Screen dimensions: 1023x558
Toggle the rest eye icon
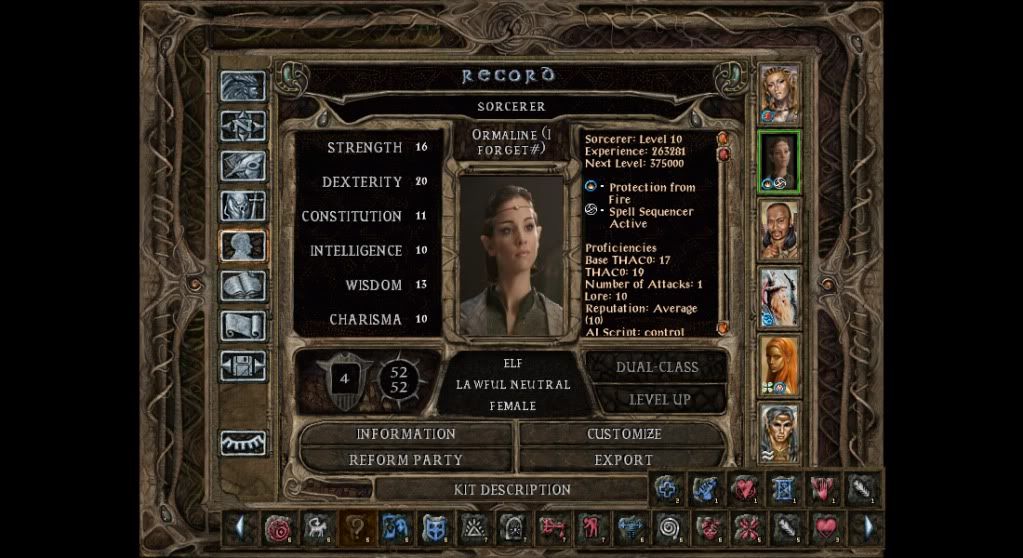click(243, 440)
